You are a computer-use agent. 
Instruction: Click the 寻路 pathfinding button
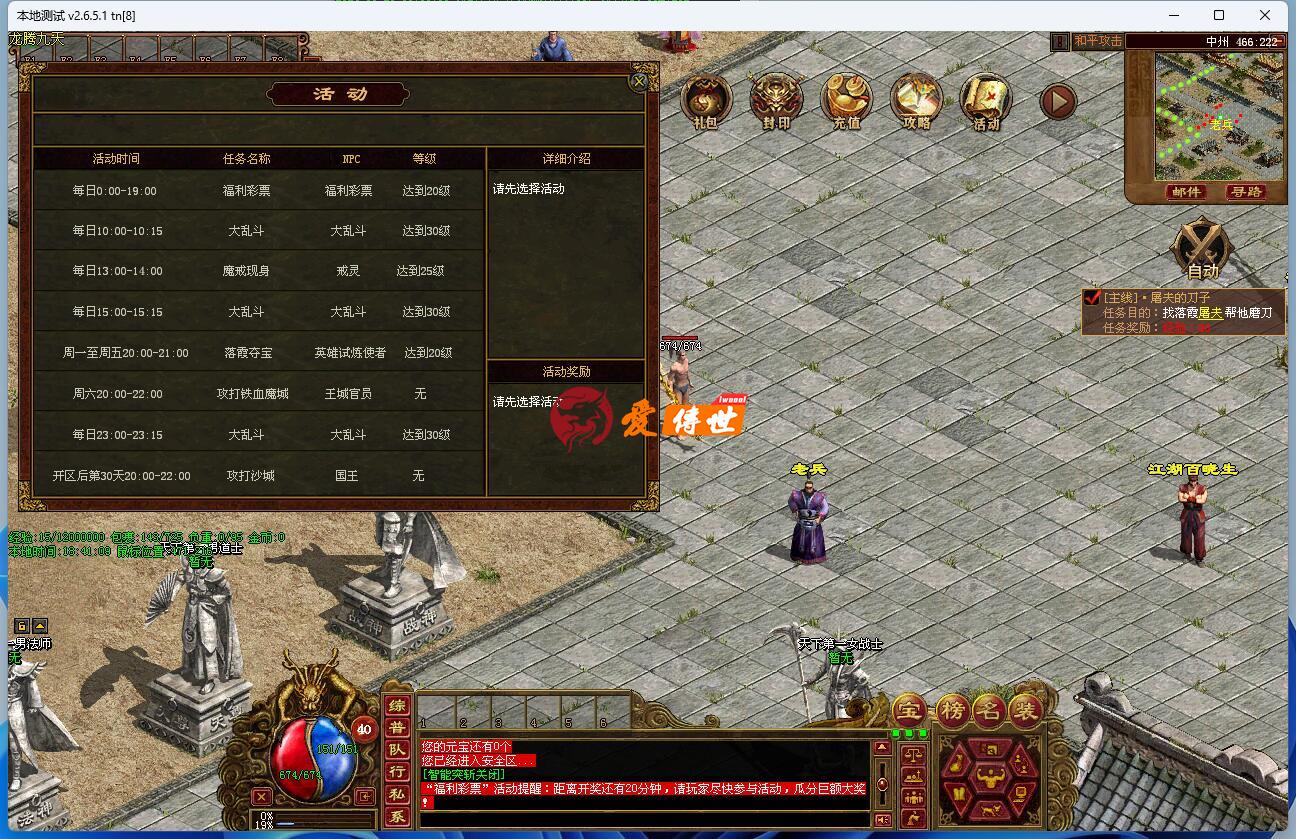coord(1248,192)
